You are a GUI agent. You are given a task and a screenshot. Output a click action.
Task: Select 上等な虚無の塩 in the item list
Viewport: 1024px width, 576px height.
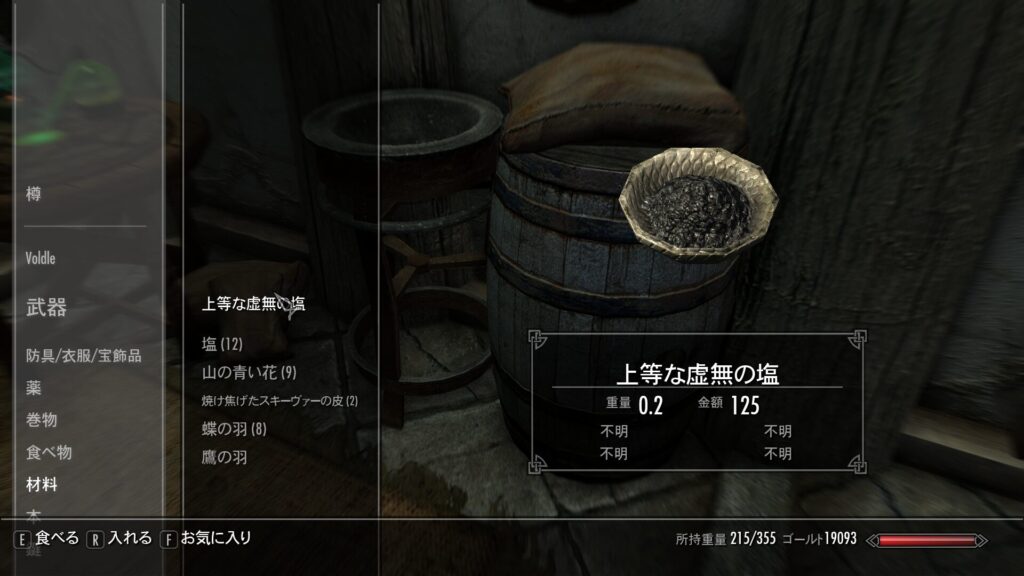[254, 303]
